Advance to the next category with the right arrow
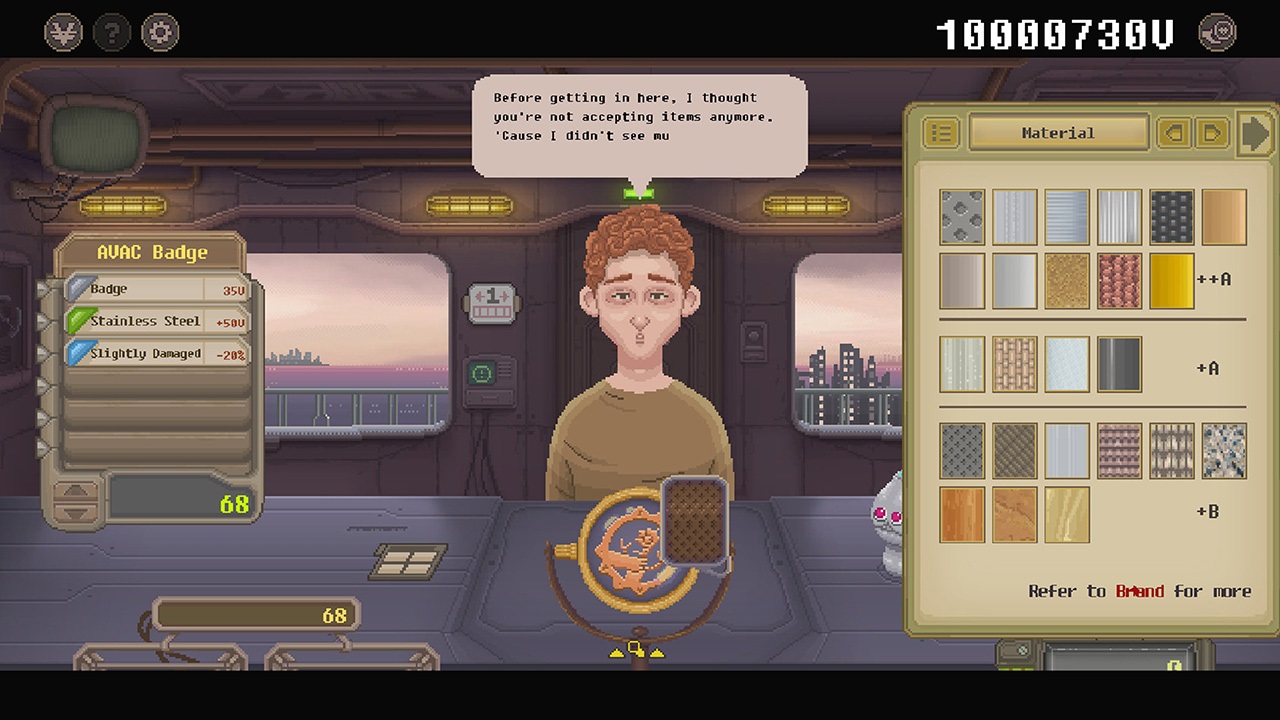The height and width of the screenshot is (720, 1280). tap(1213, 133)
